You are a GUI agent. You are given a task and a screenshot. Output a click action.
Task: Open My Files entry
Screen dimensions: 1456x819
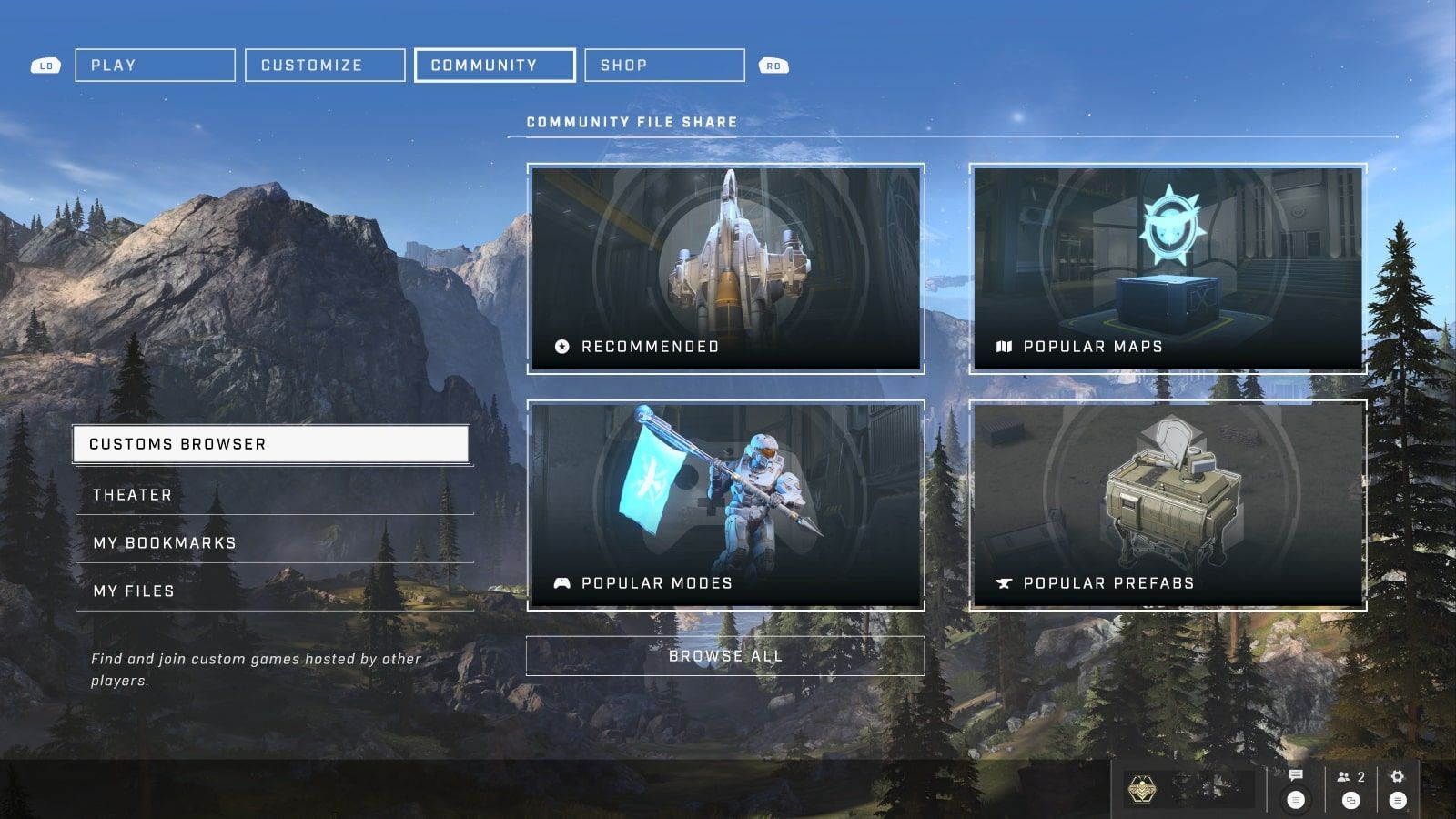pos(273,591)
